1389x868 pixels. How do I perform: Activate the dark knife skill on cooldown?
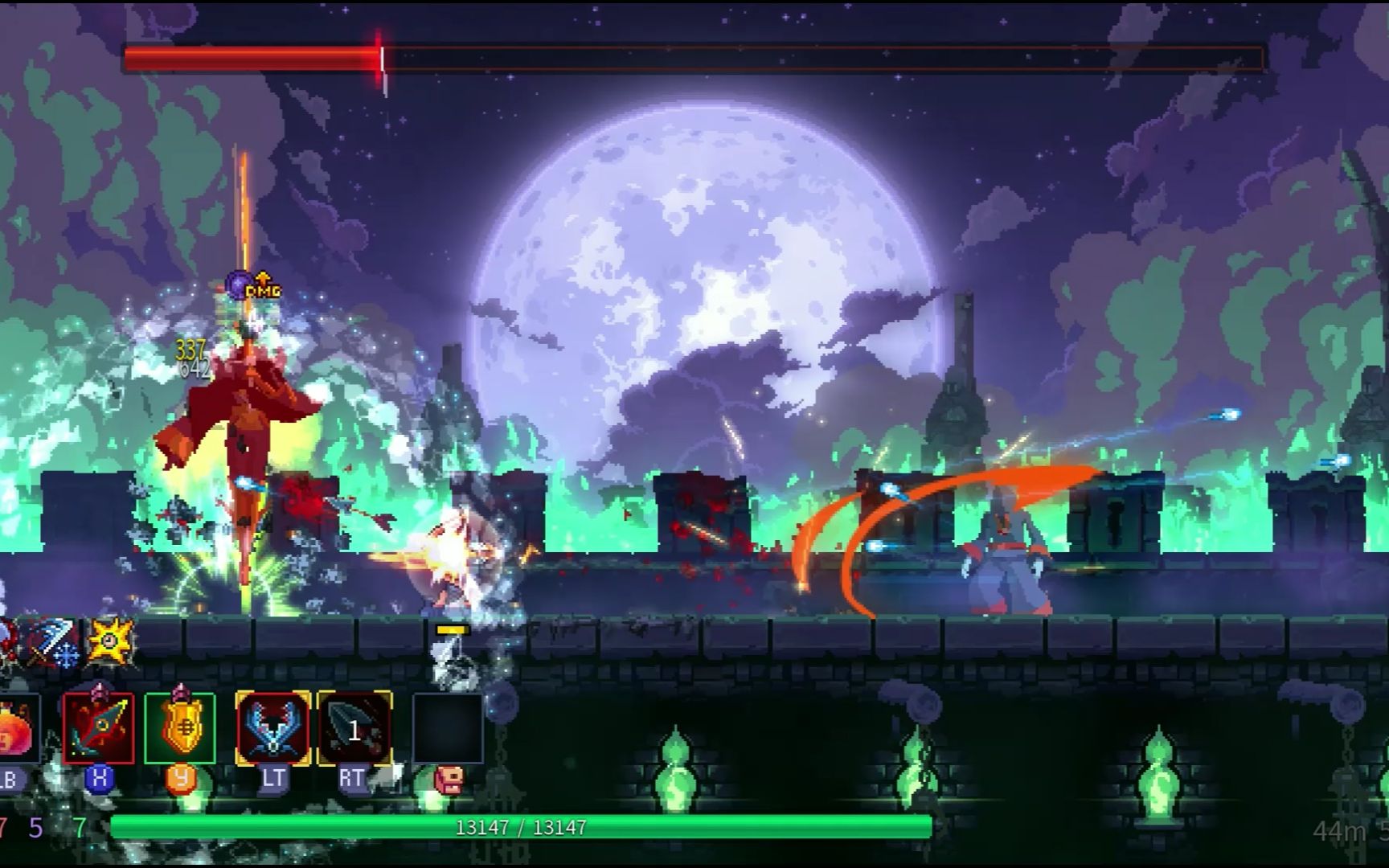(354, 728)
